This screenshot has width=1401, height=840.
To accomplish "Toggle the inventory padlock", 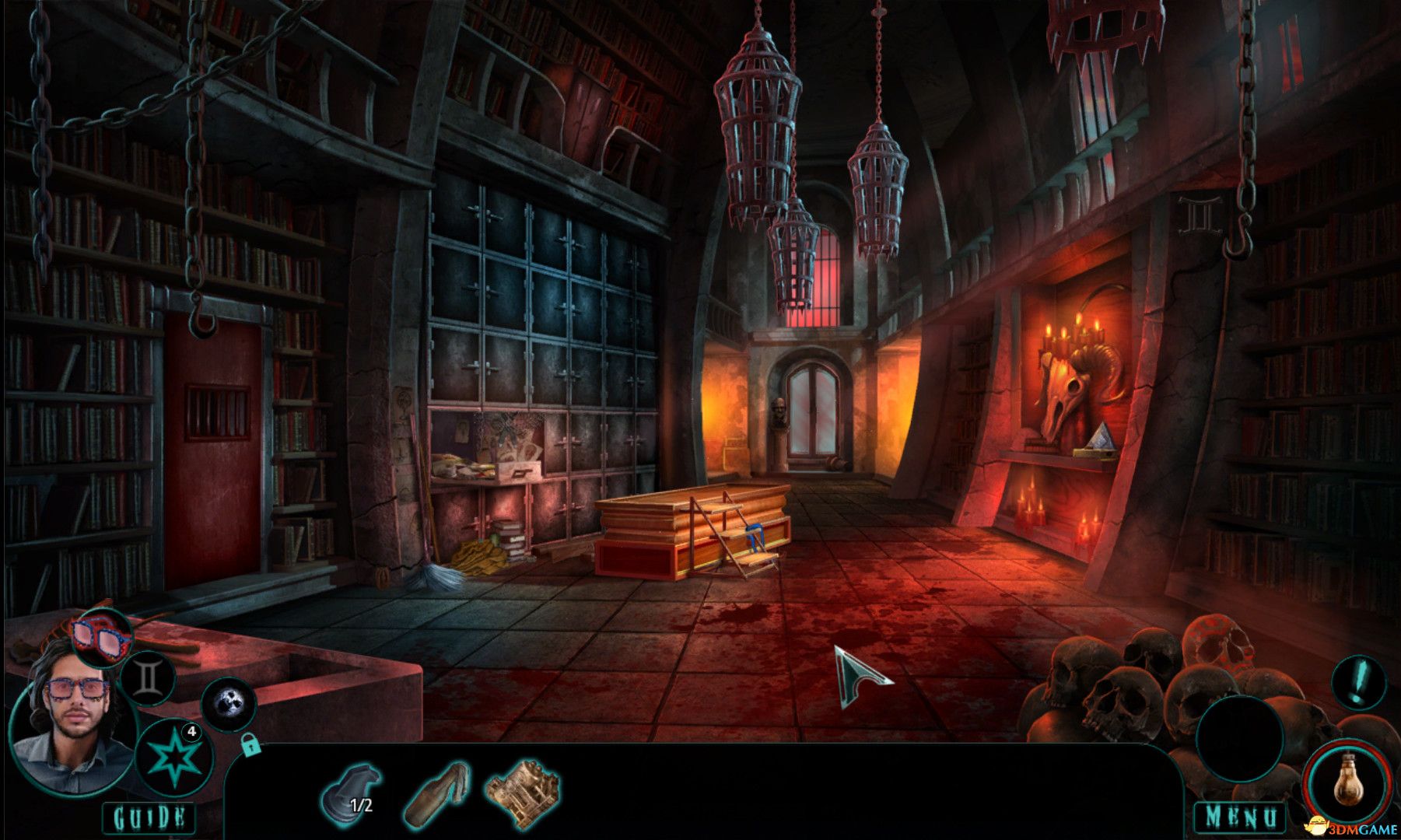I will click(x=249, y=745).
